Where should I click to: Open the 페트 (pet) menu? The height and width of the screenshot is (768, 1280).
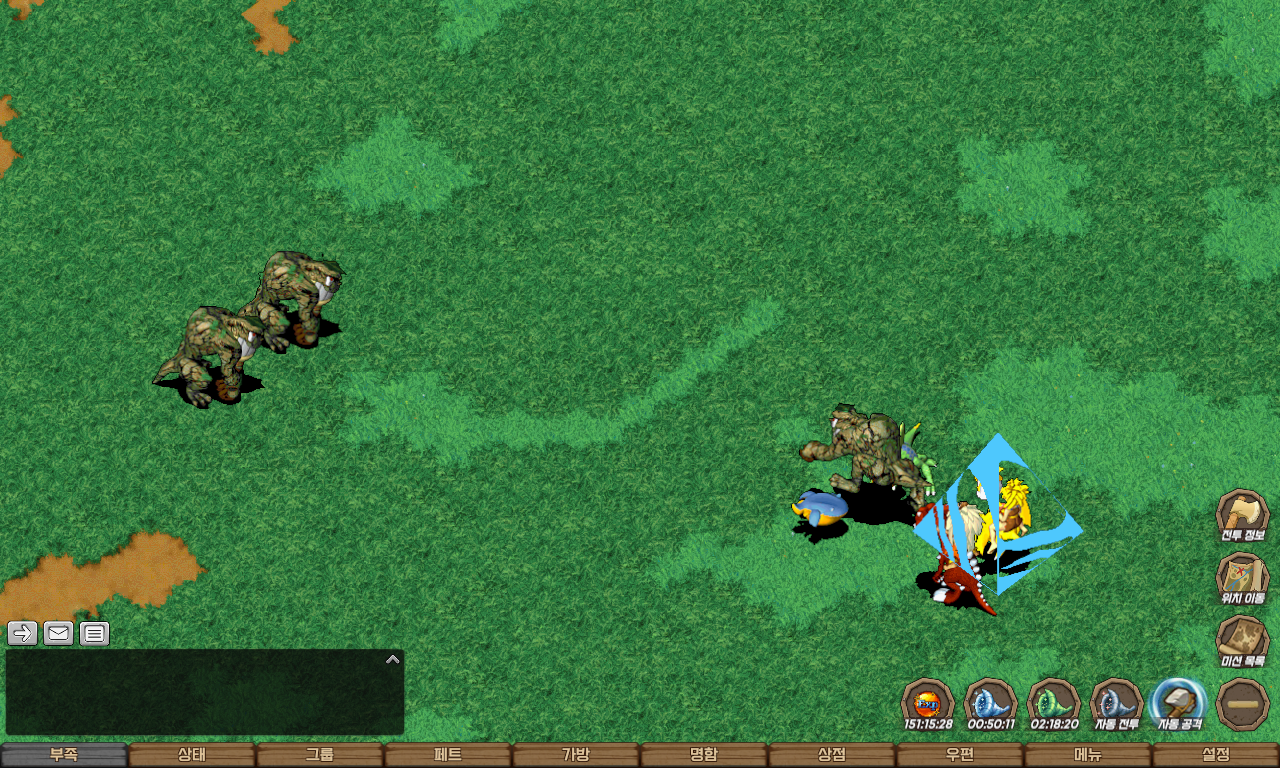tap(448, 755)
